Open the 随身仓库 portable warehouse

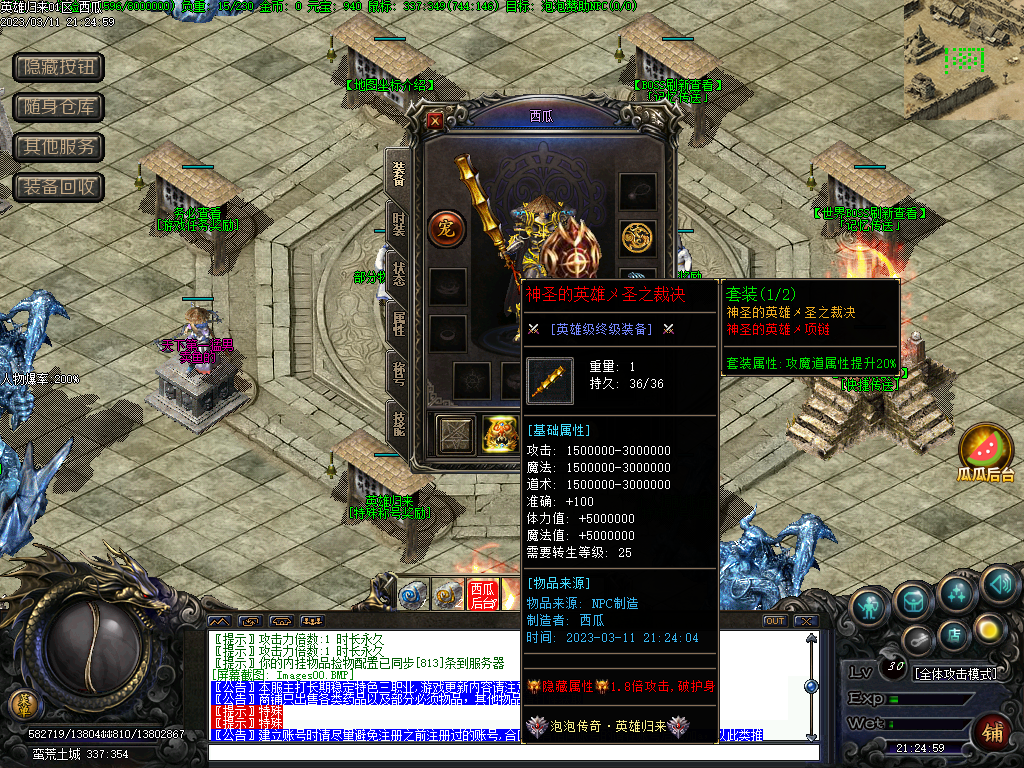click(58, 107)
